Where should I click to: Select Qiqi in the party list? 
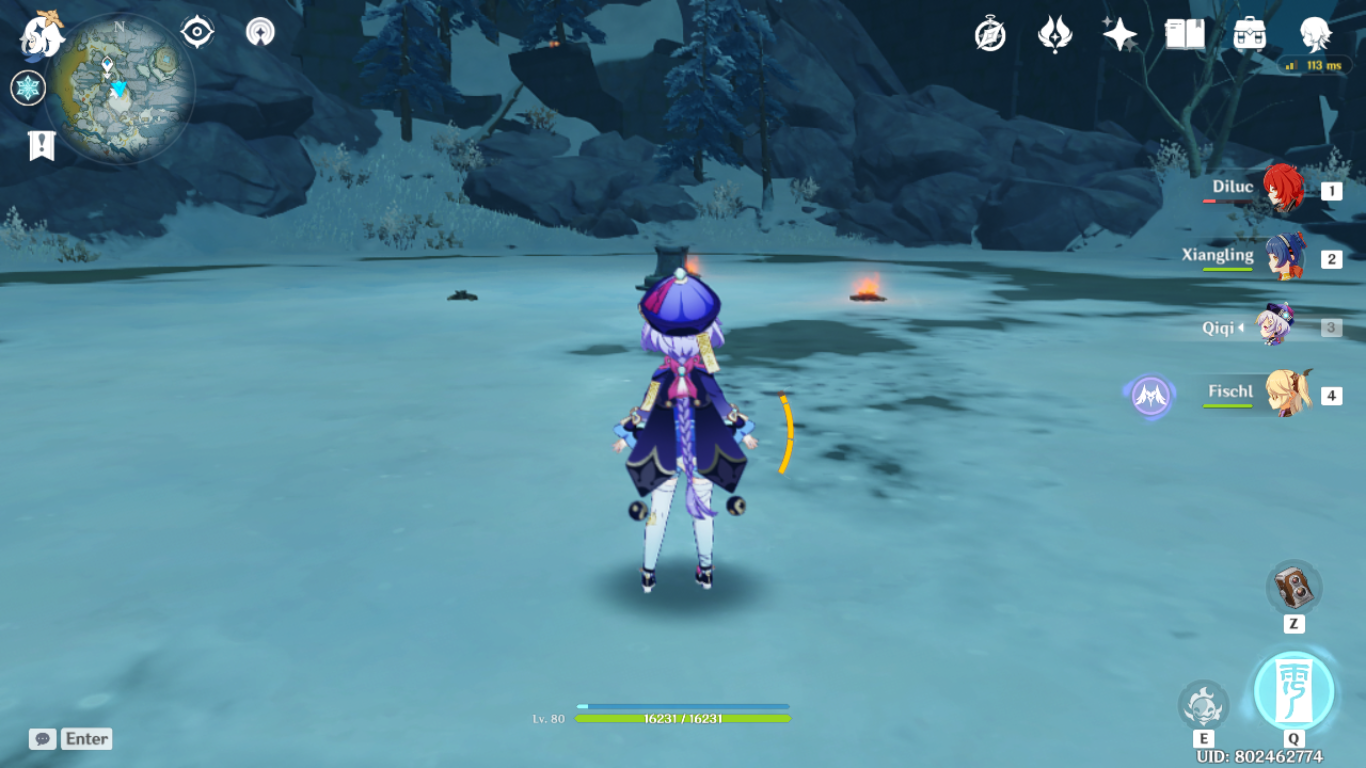point(1278,326)
